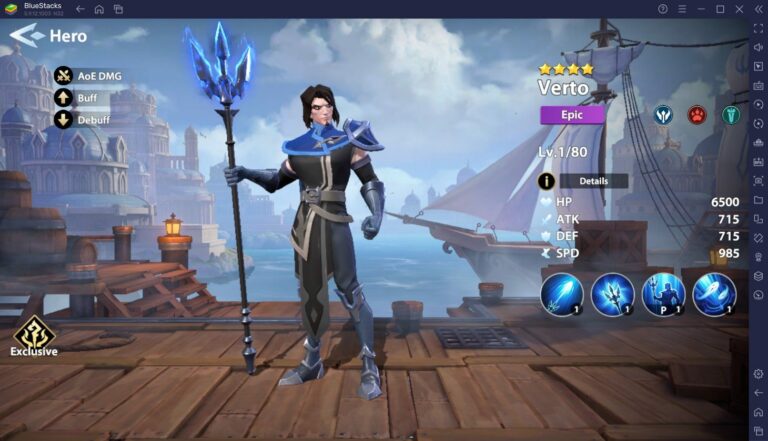The image size is (768, 441).
Task: Inspect the first skill with glowing spear
Action: [x=561, y=294]
